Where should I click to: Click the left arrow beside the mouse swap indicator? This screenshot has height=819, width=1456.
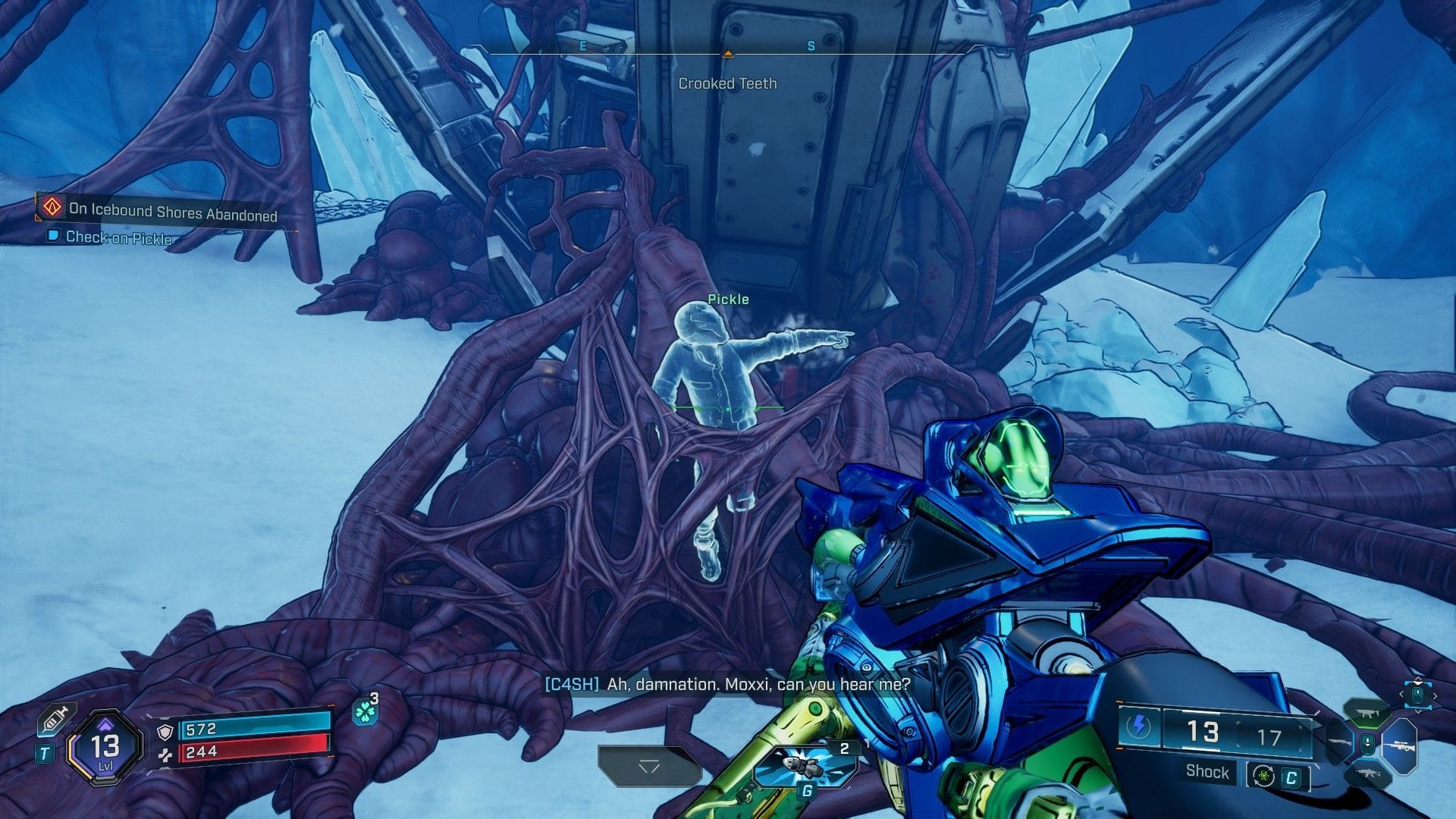click(x=1401, y=694)
